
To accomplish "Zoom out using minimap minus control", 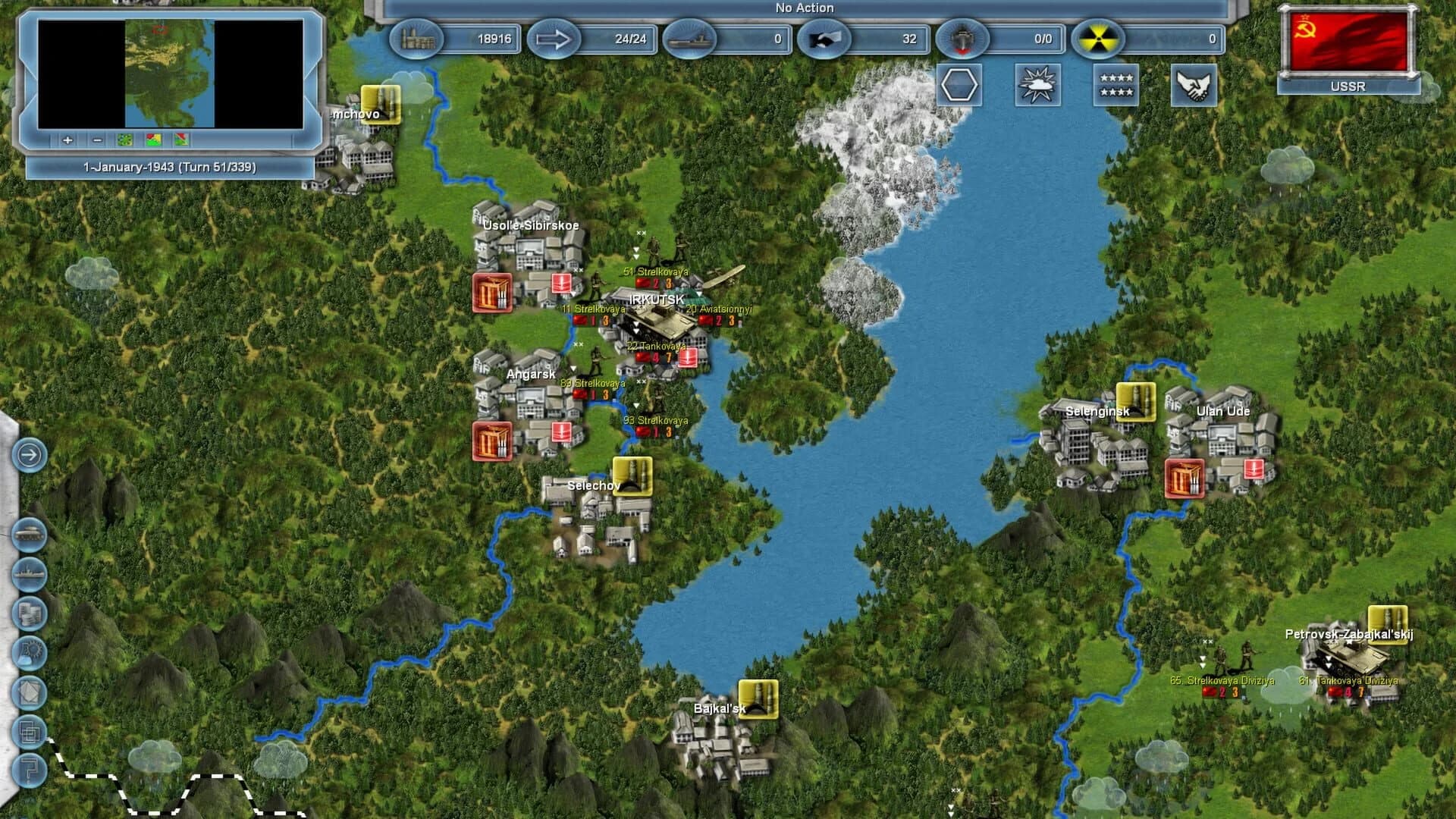I will point(96,140).
